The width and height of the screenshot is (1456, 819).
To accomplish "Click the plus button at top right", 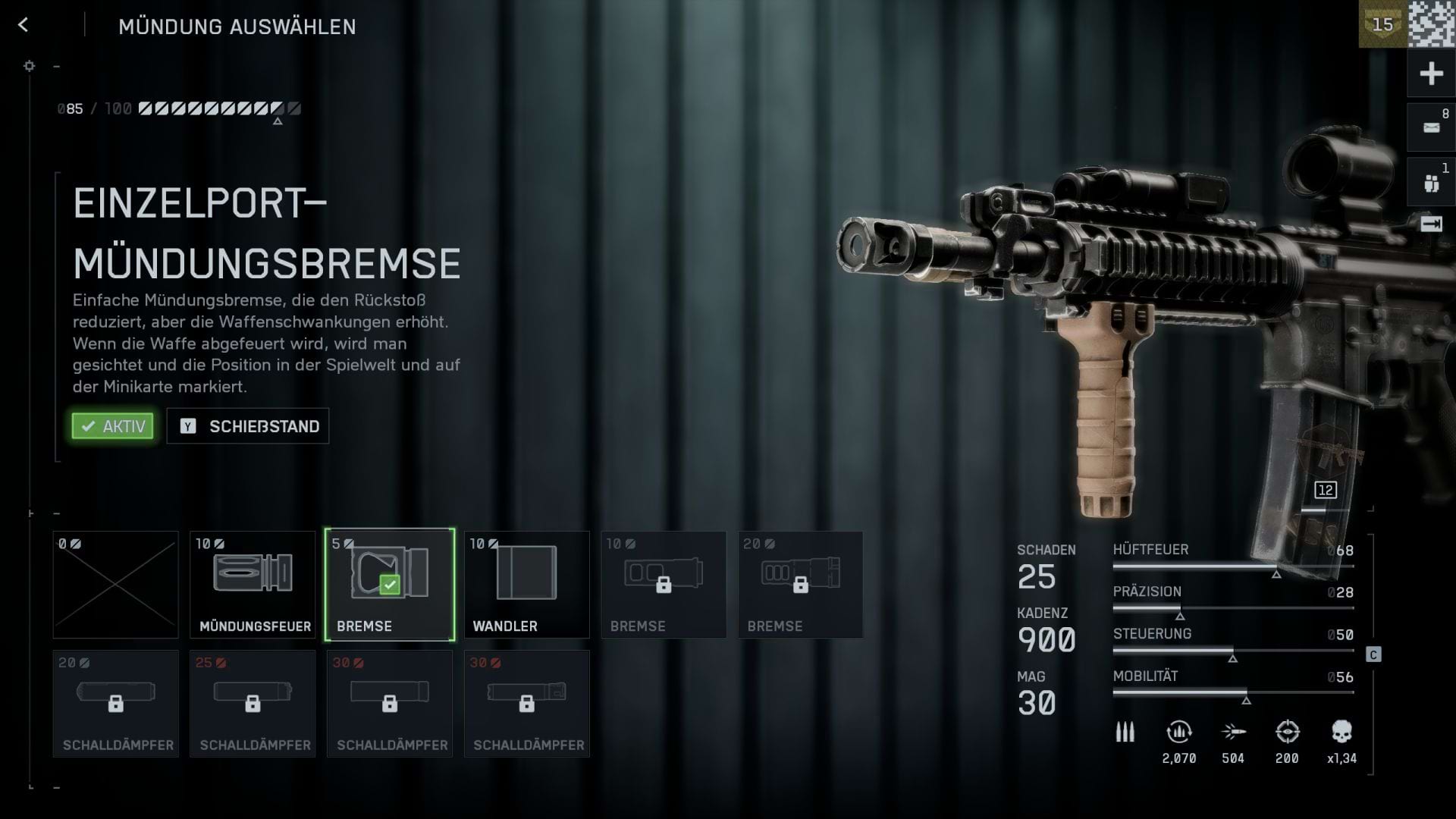I will [x=1431, y=74].
